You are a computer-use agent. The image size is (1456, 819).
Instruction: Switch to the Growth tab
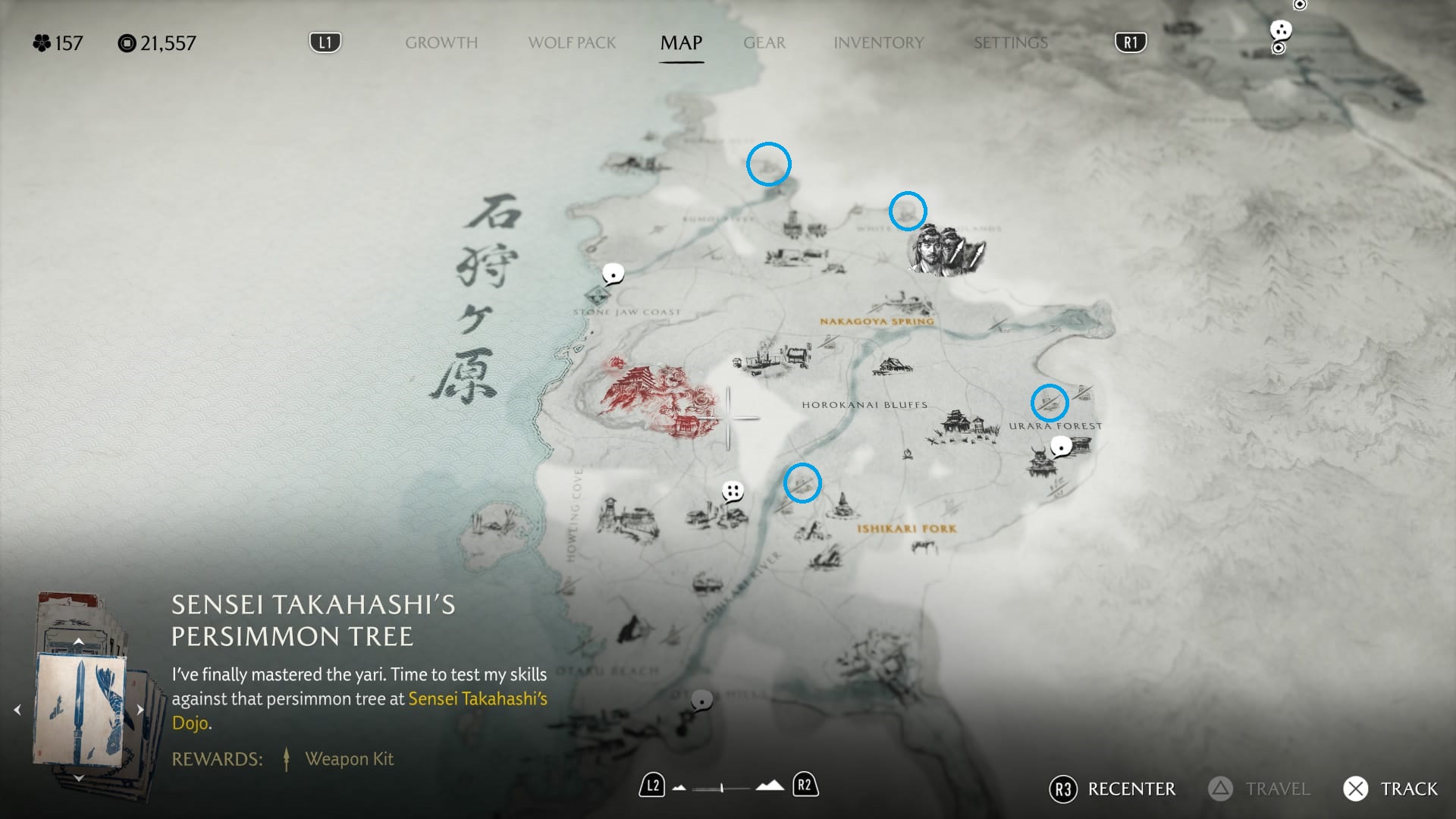pyautogui.click(x=441, y=43)
